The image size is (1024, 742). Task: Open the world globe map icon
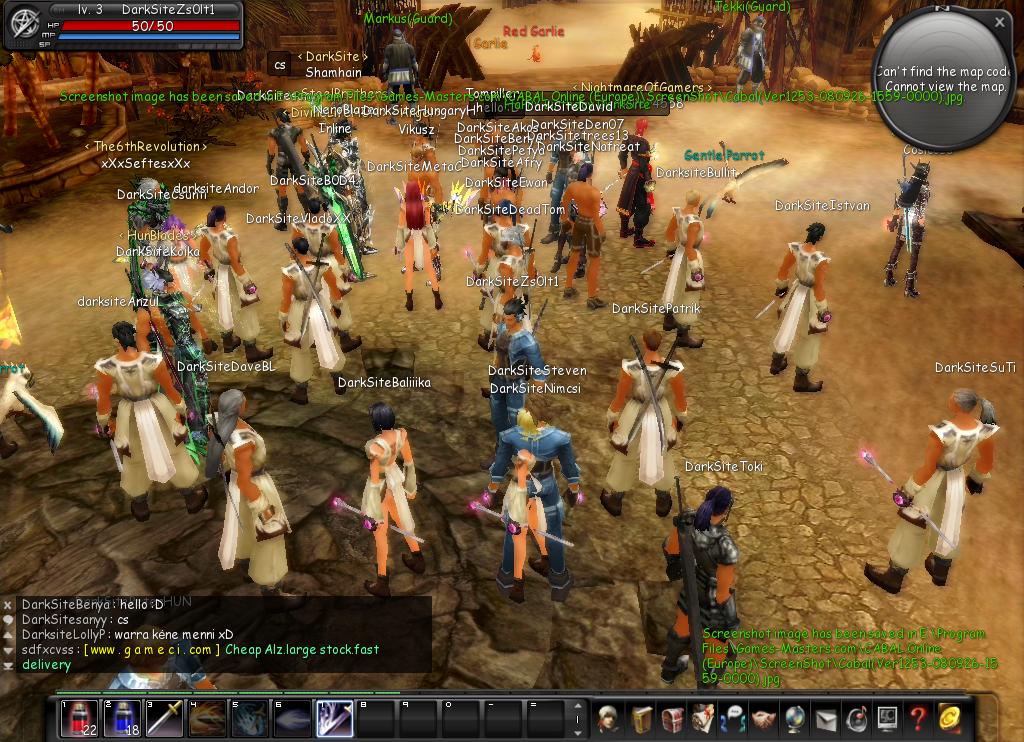pyautogui.click(x=795, y=718)
